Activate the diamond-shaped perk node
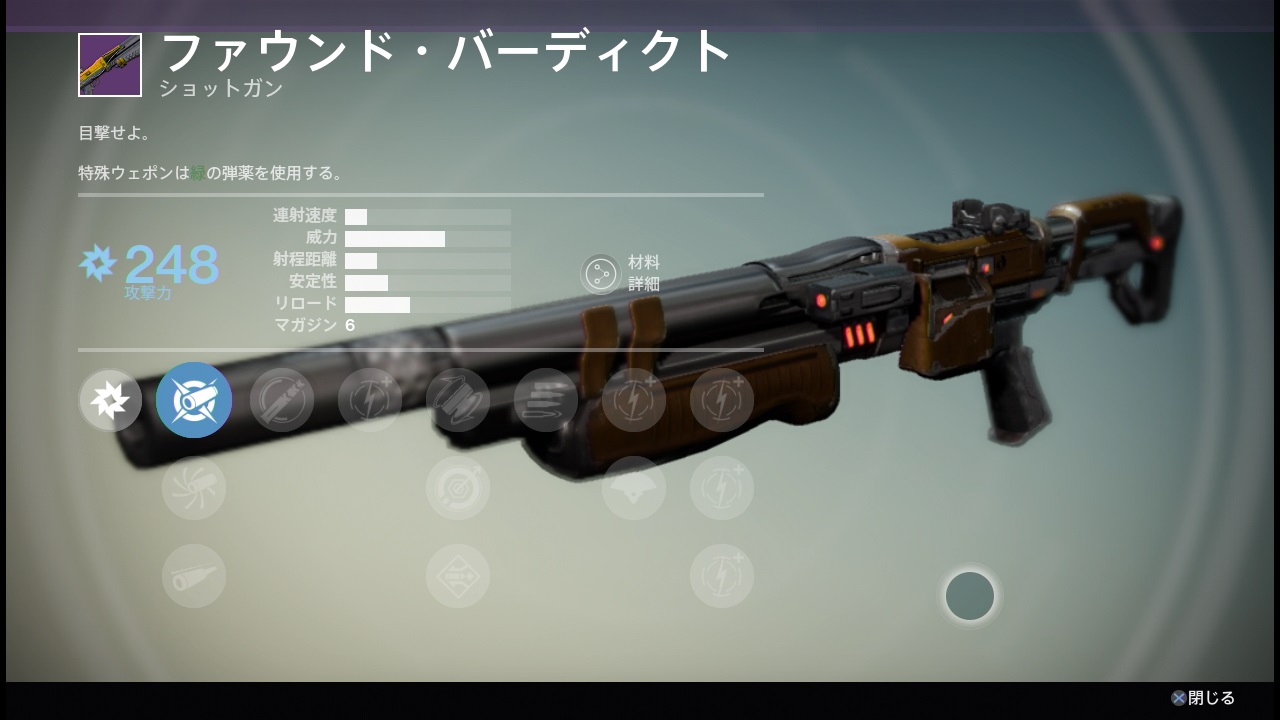1280x720 pixels. [458, 576]
